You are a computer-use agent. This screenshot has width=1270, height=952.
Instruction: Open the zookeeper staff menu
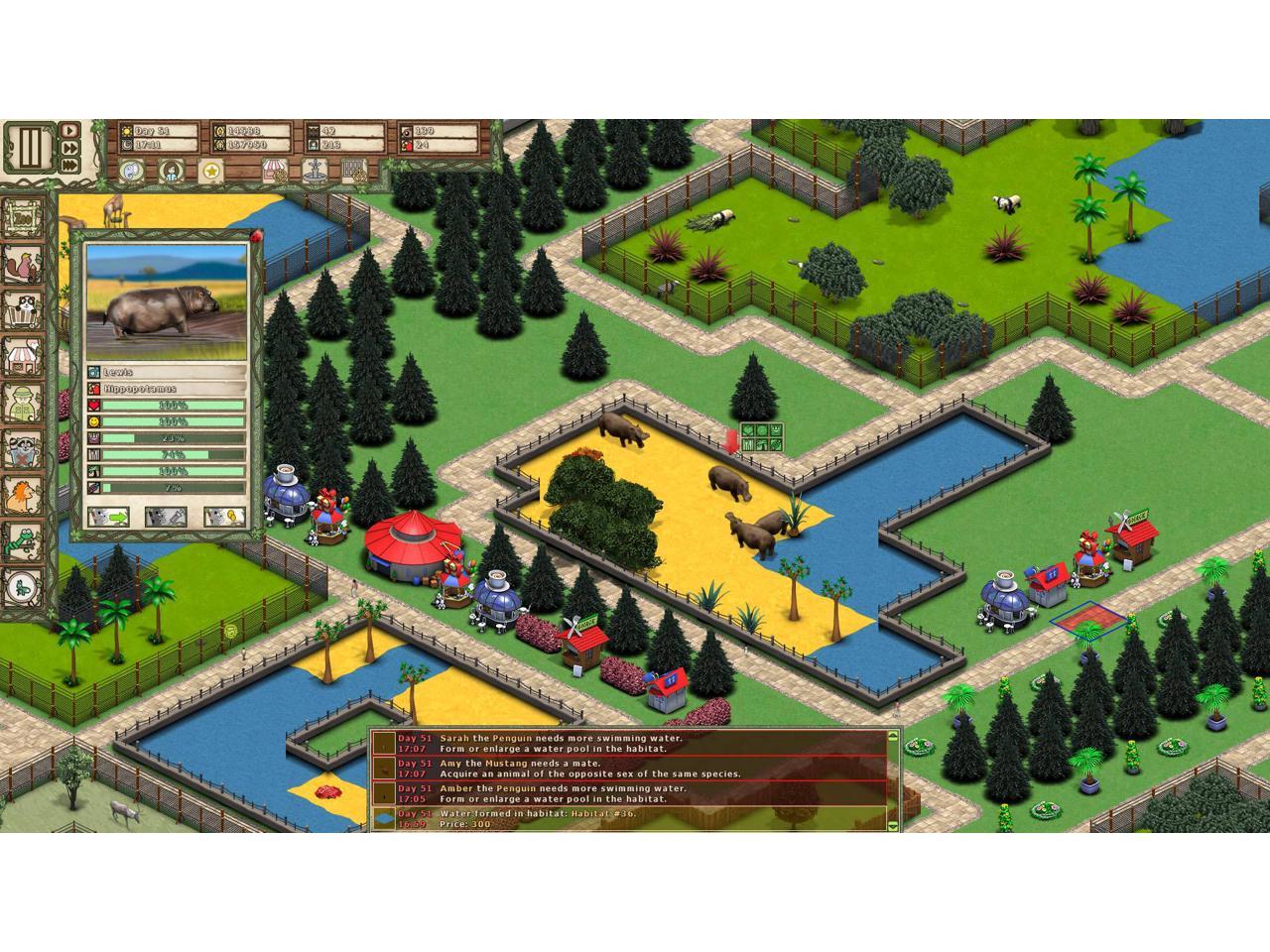(x=22, y=402)
